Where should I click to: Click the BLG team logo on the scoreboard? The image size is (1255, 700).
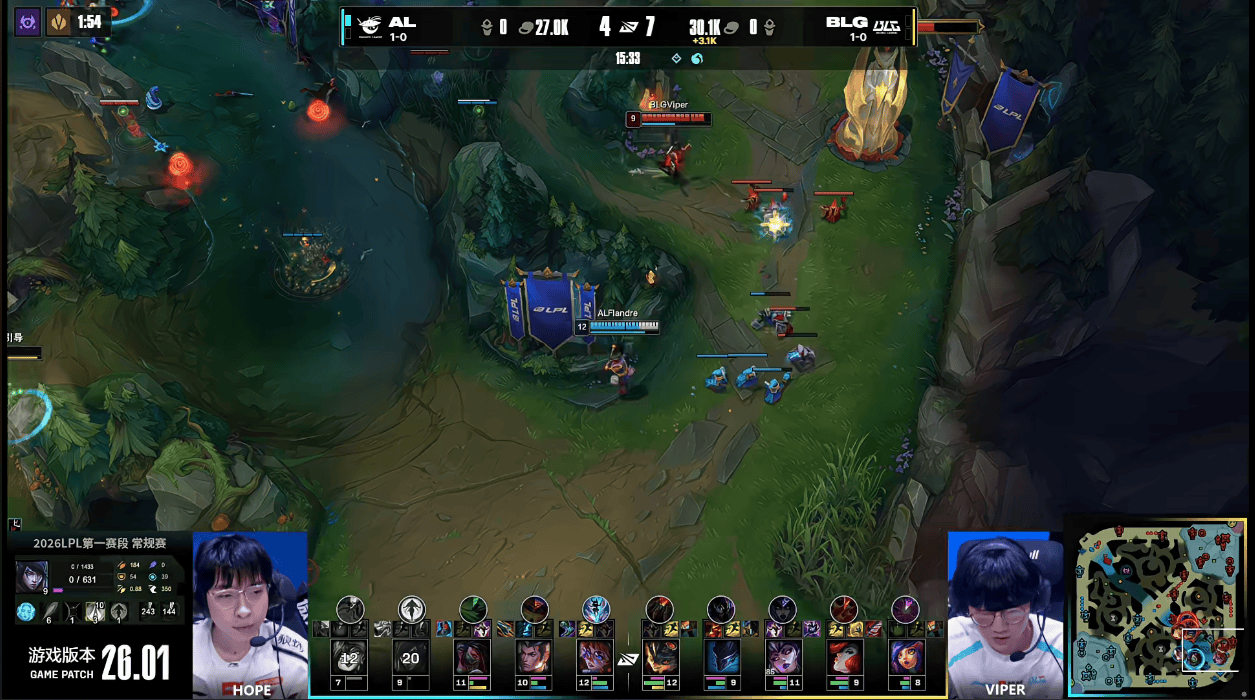point(887,26)
